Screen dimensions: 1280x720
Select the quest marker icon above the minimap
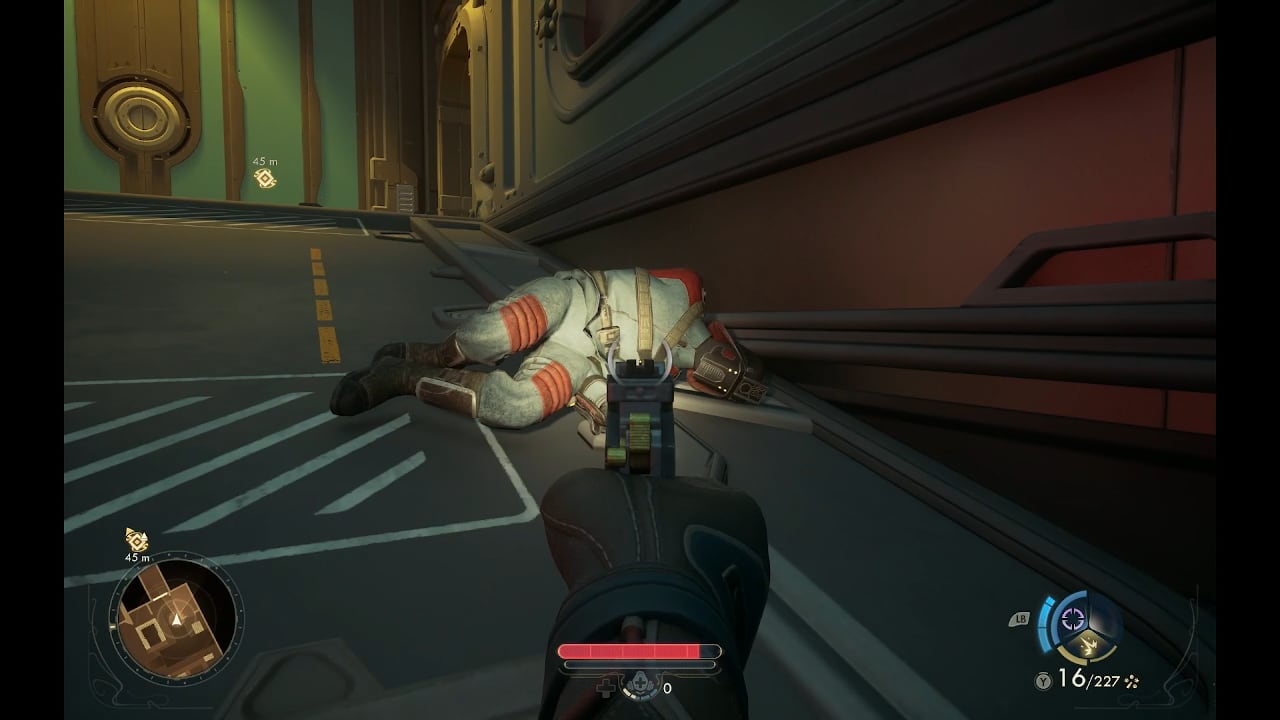pos(137,539)
